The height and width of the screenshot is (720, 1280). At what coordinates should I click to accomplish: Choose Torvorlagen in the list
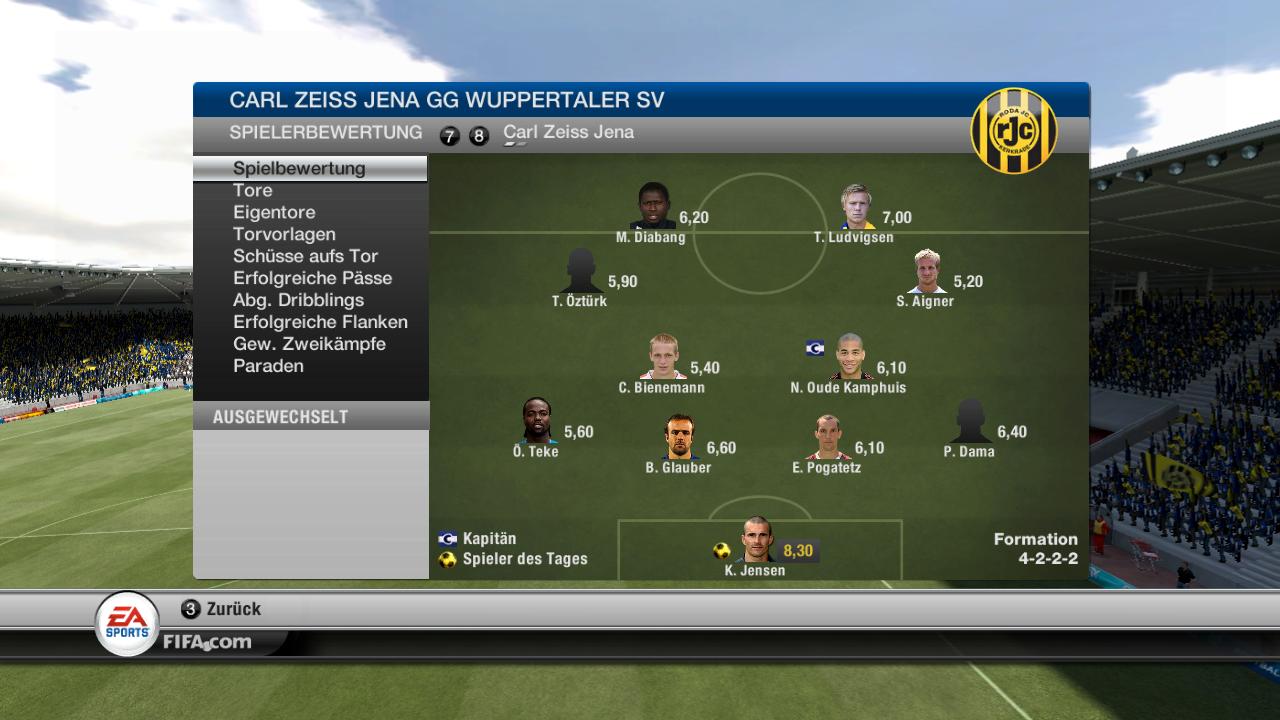[284, 234]
